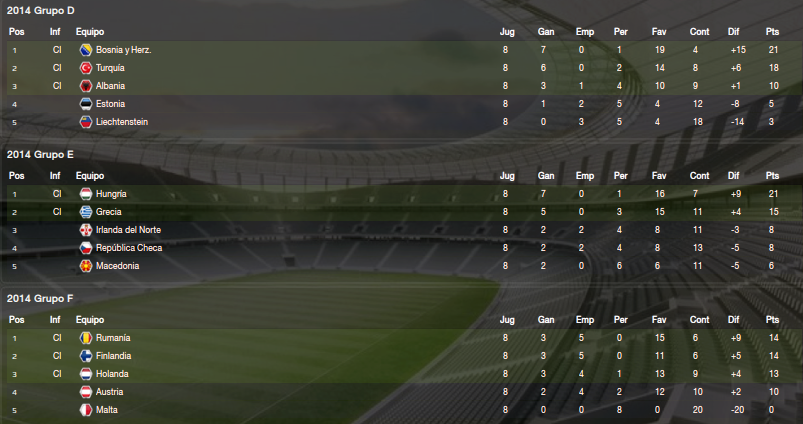Open Rumanía team page
This screenshot has width=803, height=424.
coord(113,338)
